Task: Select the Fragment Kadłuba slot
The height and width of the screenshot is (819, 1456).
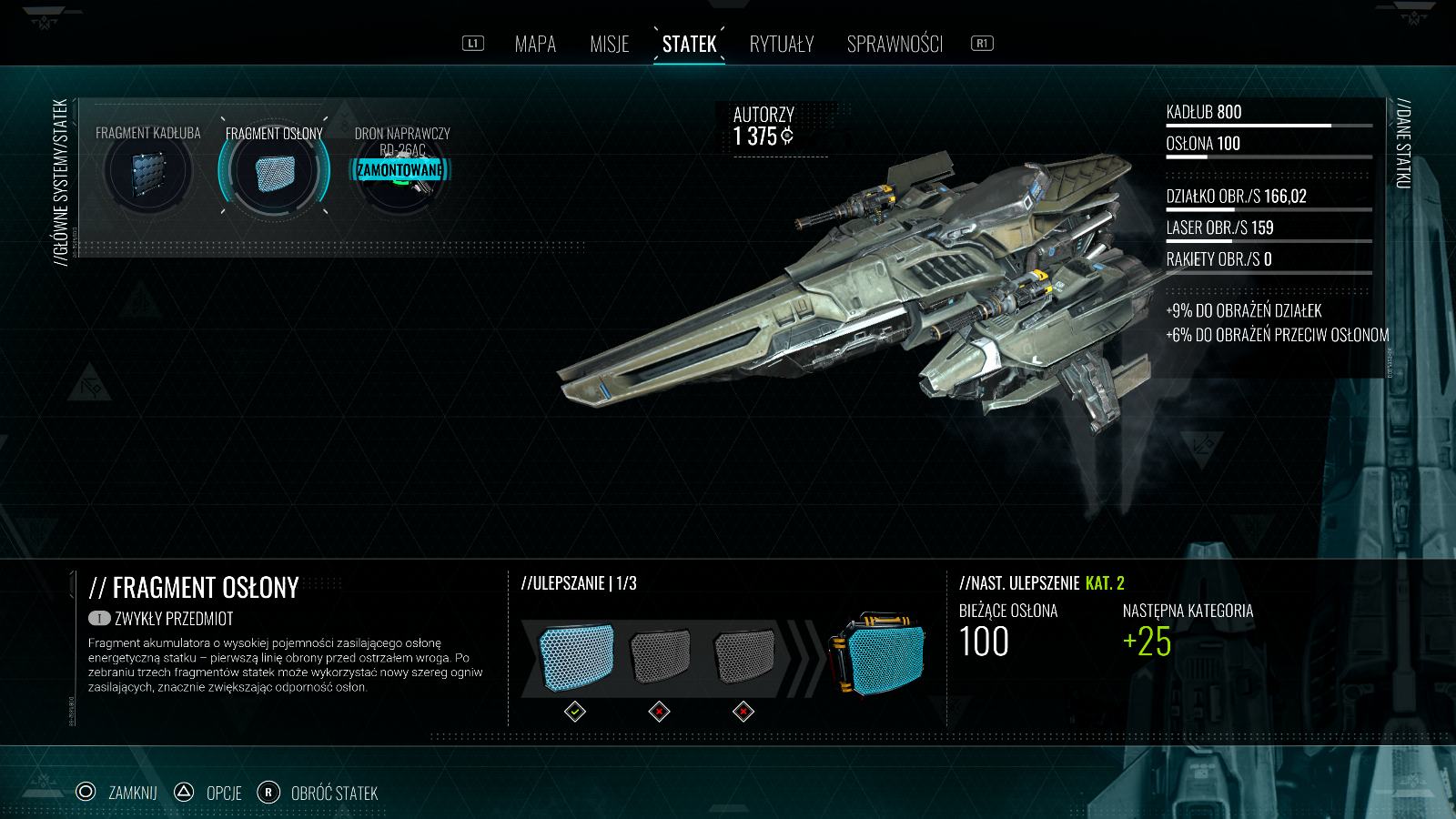Action: click(x=147, y=173)
